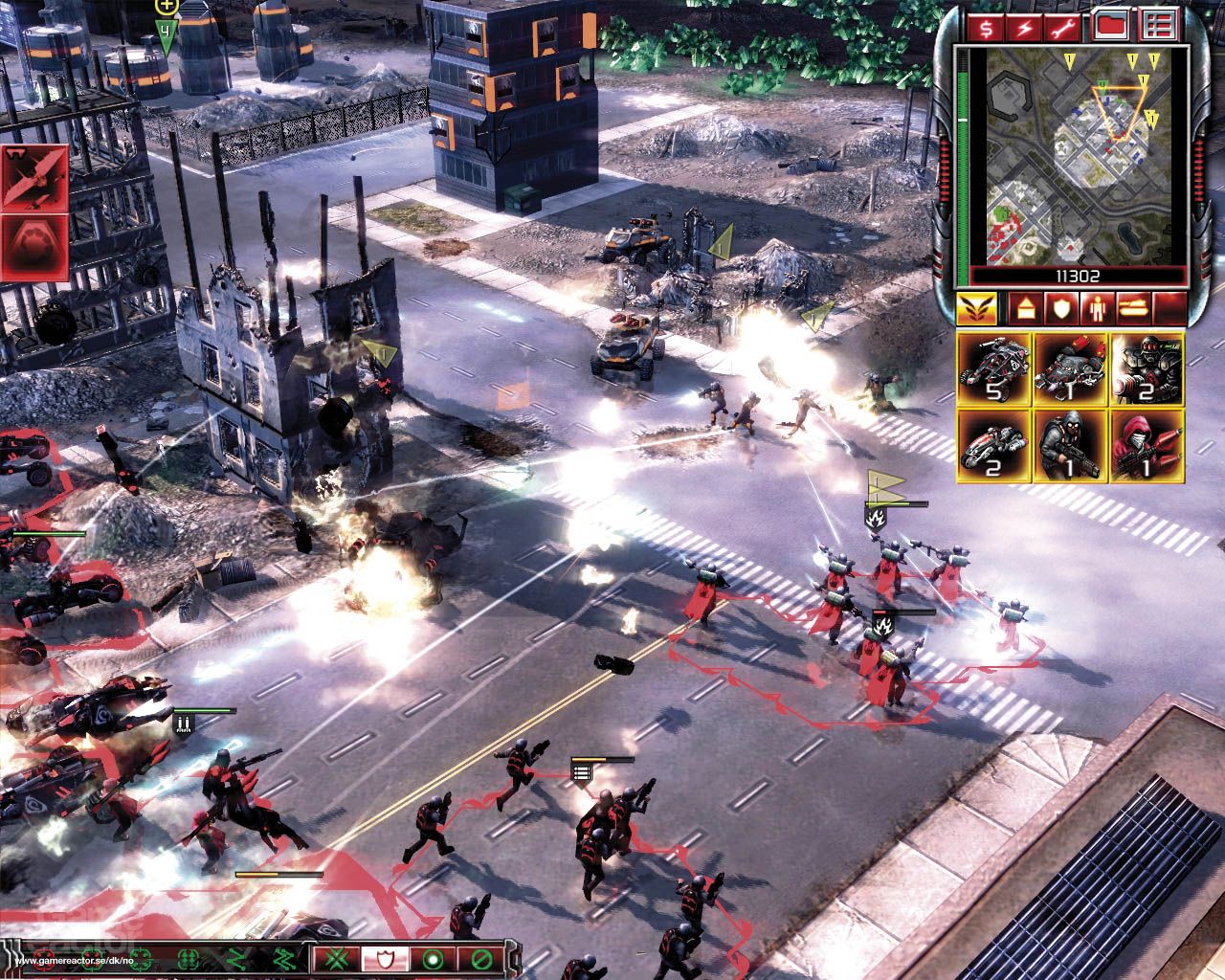
Task: Toggle the guard stance shield button
Action: (x=385, y=960)
